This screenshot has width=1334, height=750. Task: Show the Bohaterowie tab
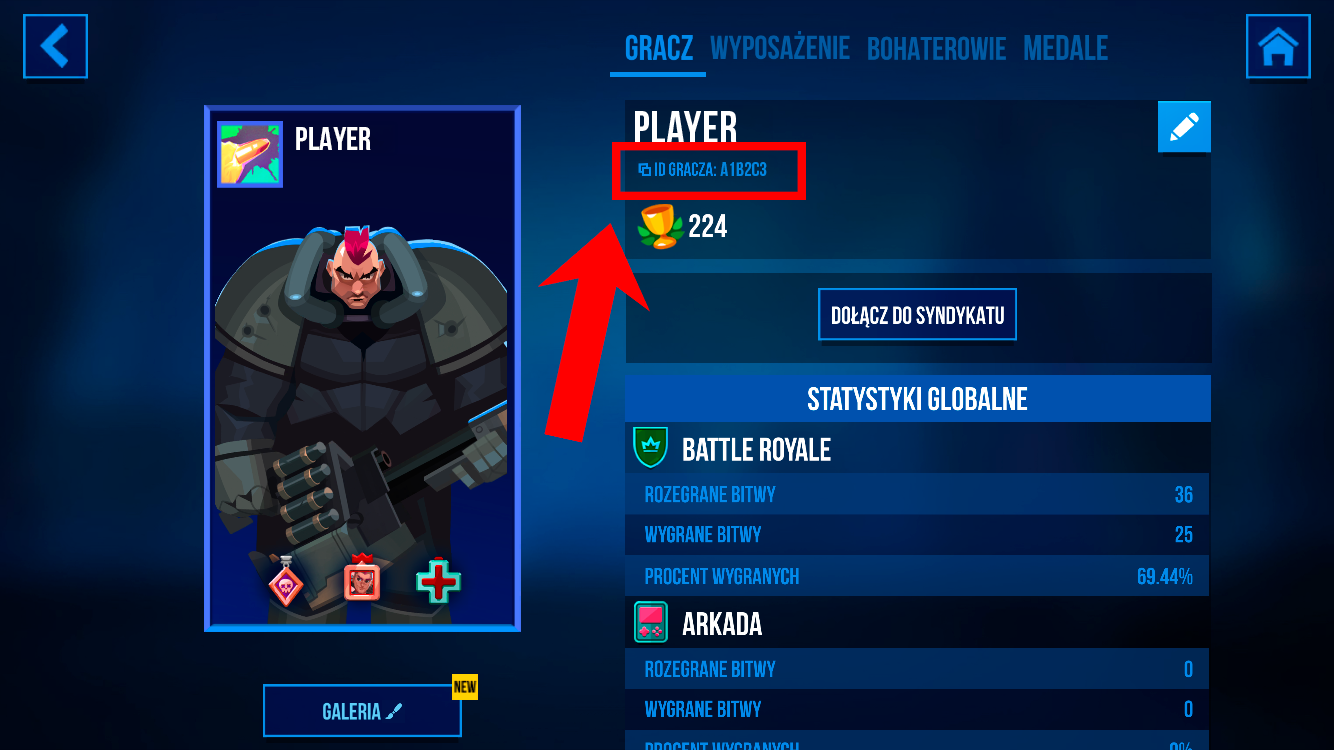[x=936, y=48]
